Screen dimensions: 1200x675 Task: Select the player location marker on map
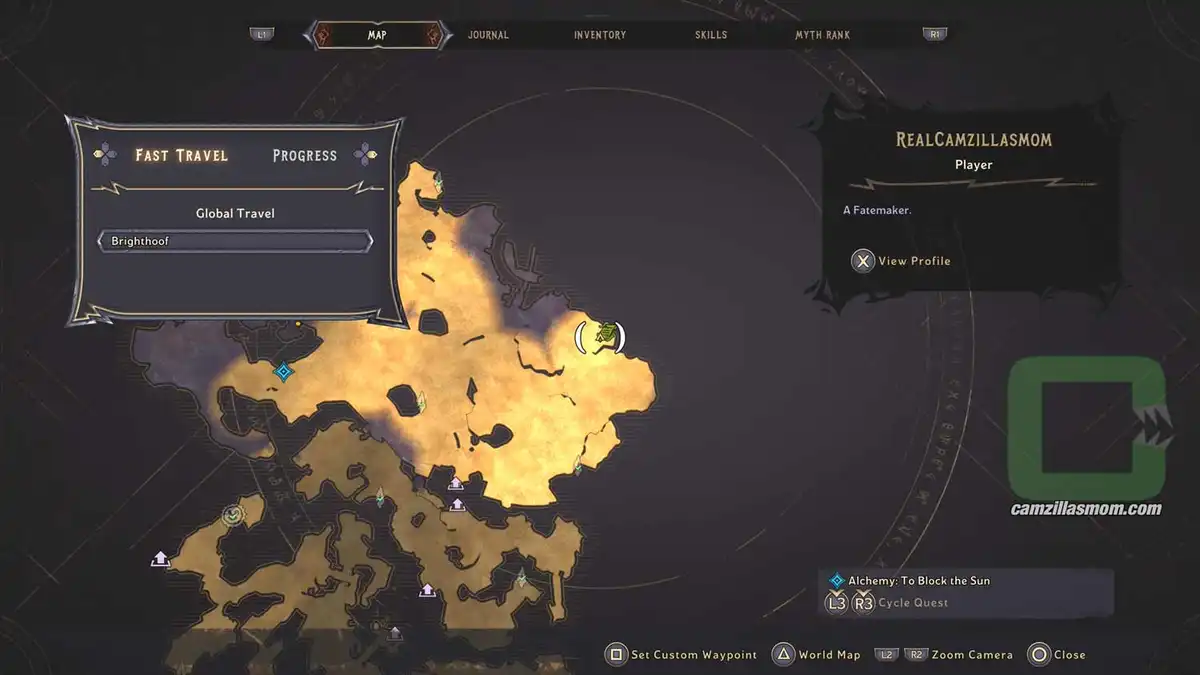601,336
